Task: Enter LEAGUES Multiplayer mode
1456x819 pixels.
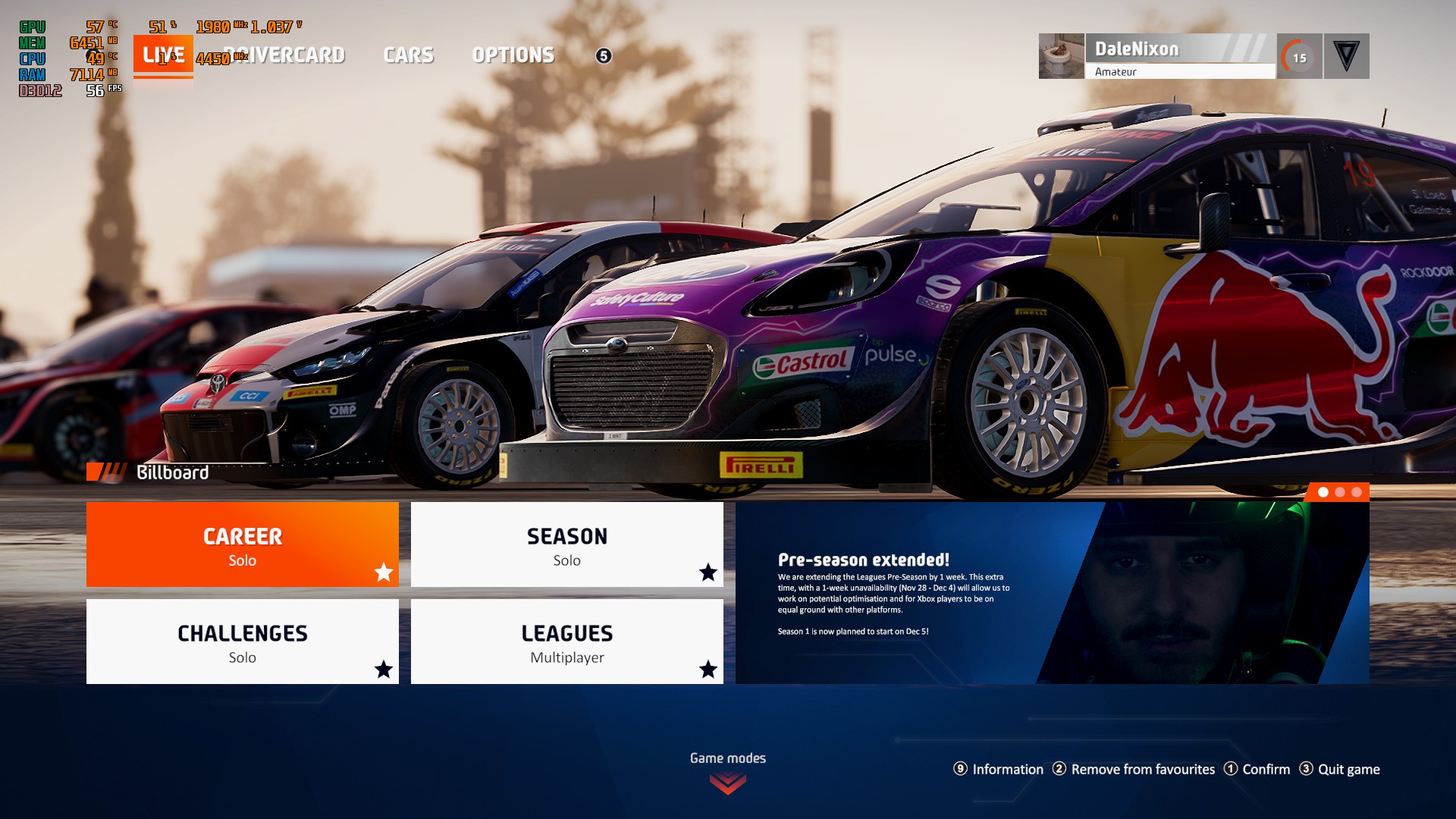Action: 566,642
